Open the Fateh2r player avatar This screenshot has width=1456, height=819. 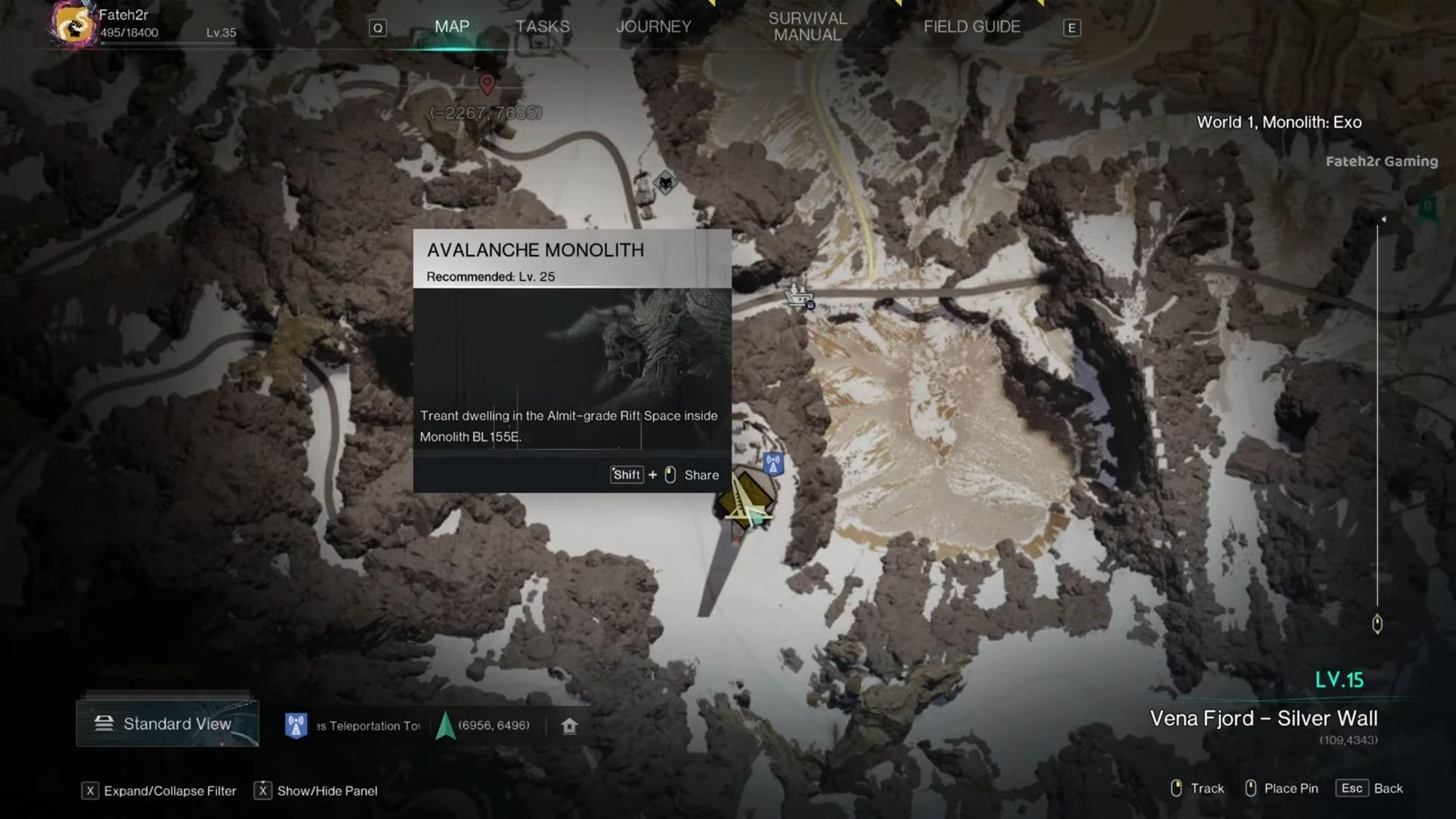click(x=74, y=24)
